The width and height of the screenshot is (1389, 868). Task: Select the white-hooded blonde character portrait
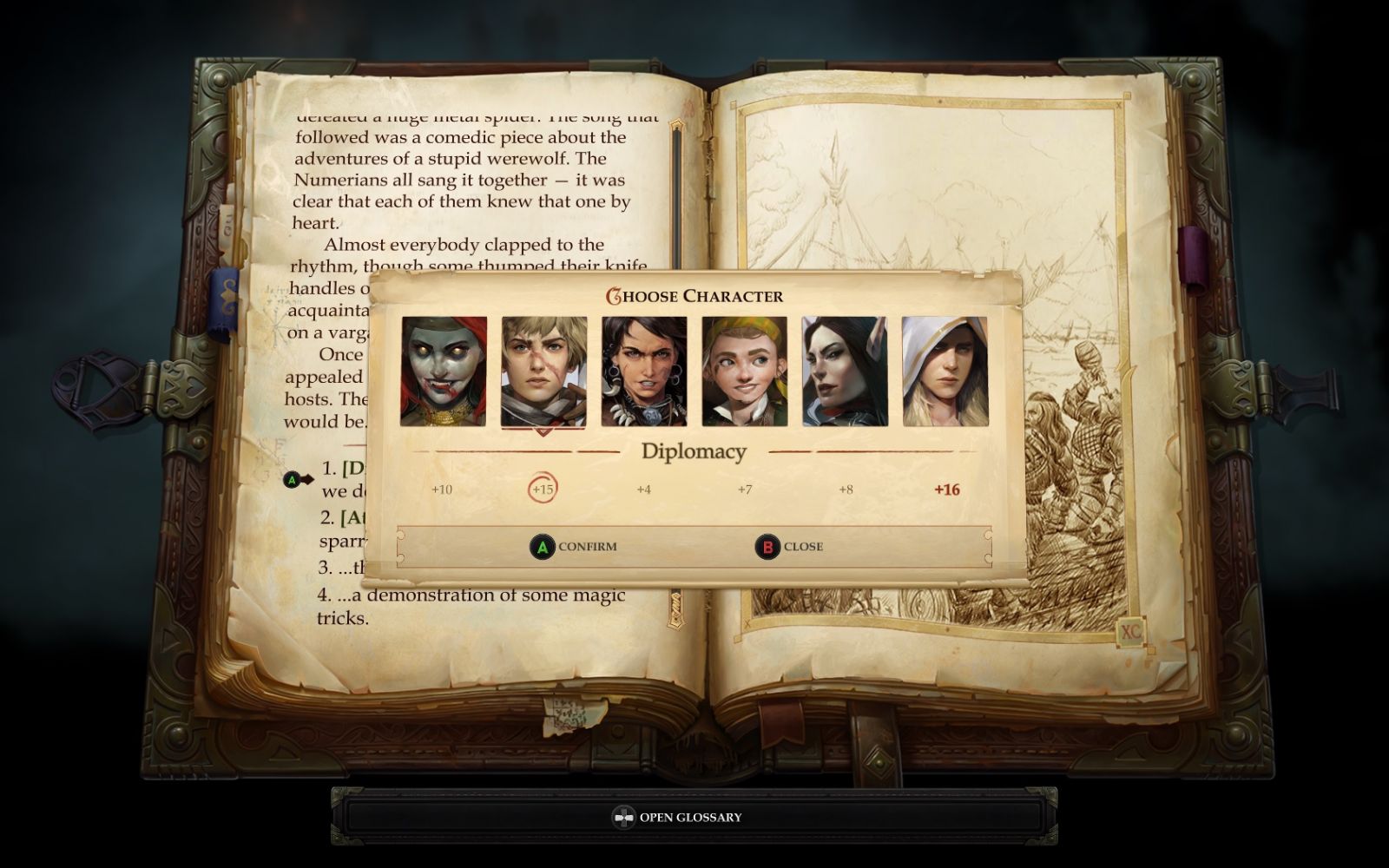(x=945, y=372)
